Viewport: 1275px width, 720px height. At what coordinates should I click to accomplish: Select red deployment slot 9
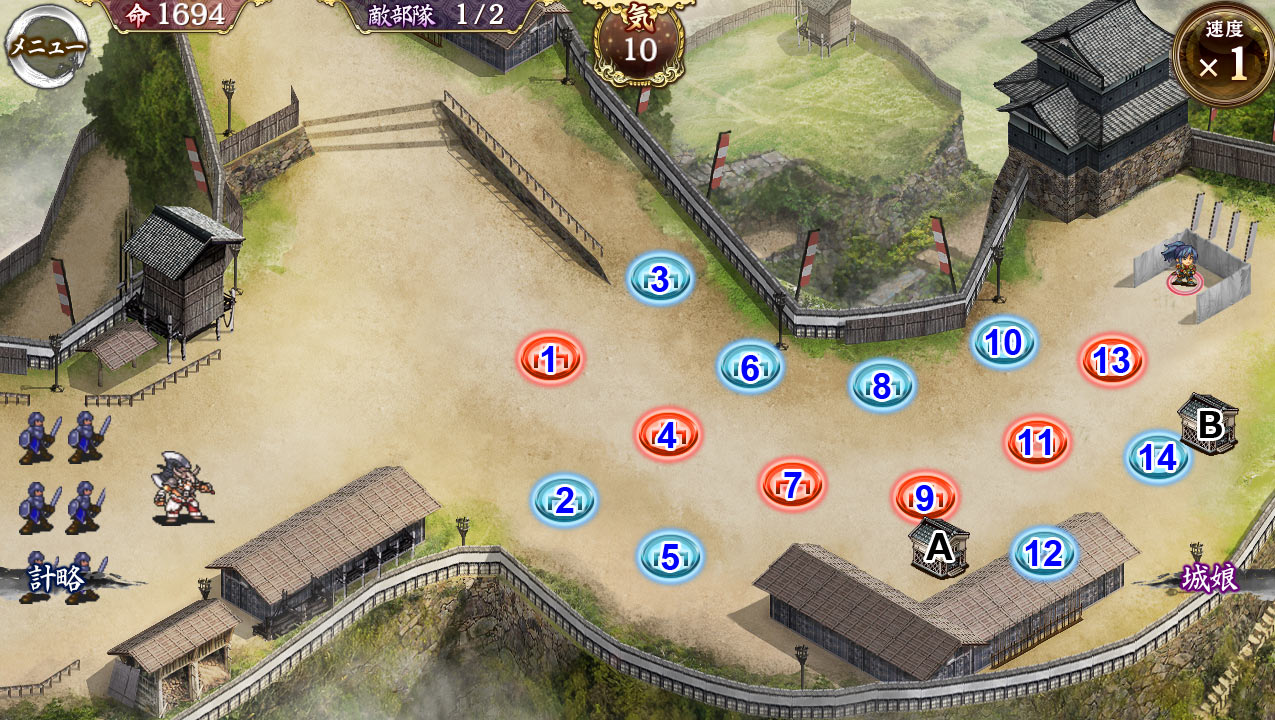925,497
